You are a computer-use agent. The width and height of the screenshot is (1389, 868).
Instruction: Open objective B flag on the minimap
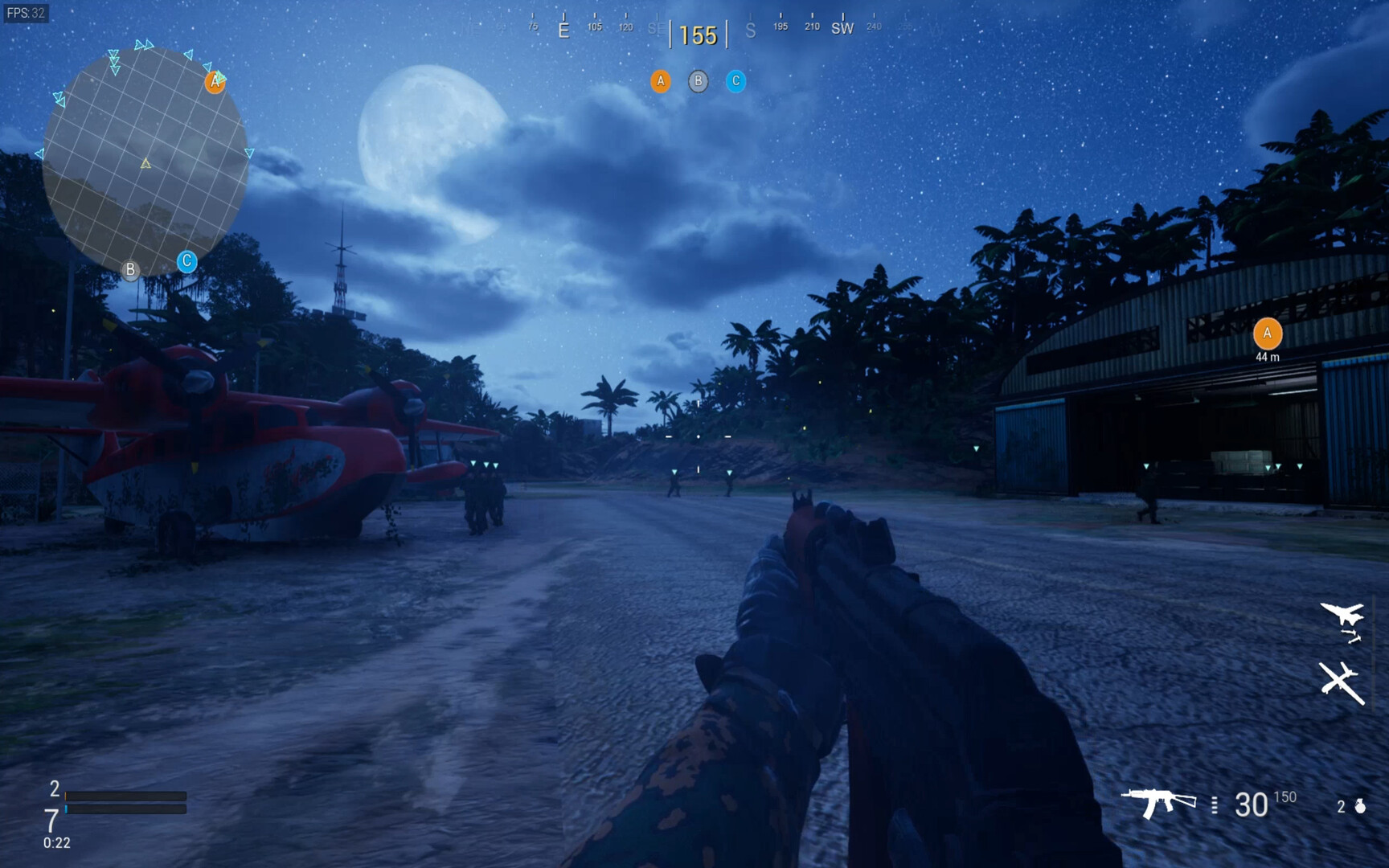pos(130,269)
